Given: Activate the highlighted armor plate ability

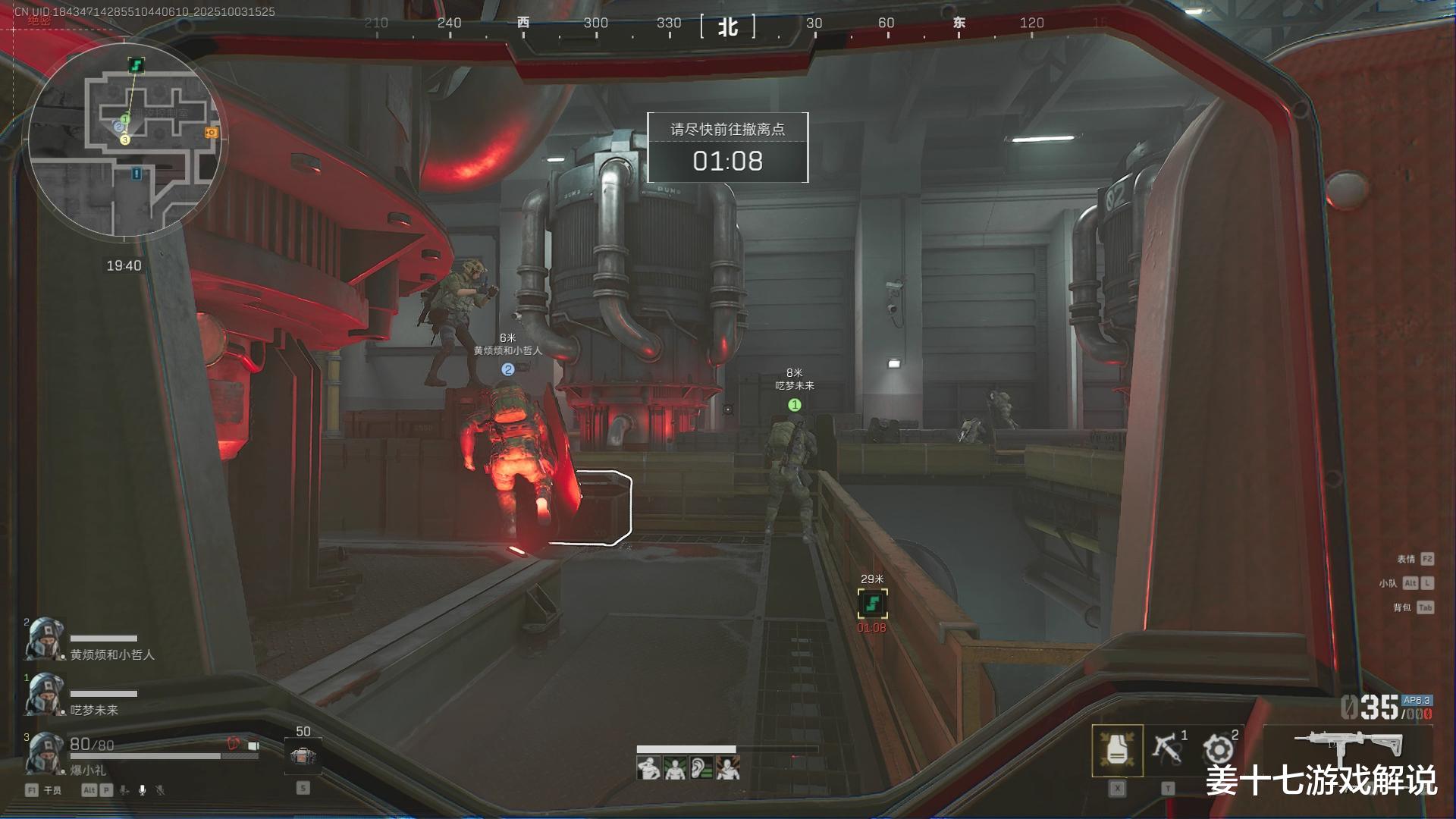Looking at the screenshot, I should point(1117,750).
